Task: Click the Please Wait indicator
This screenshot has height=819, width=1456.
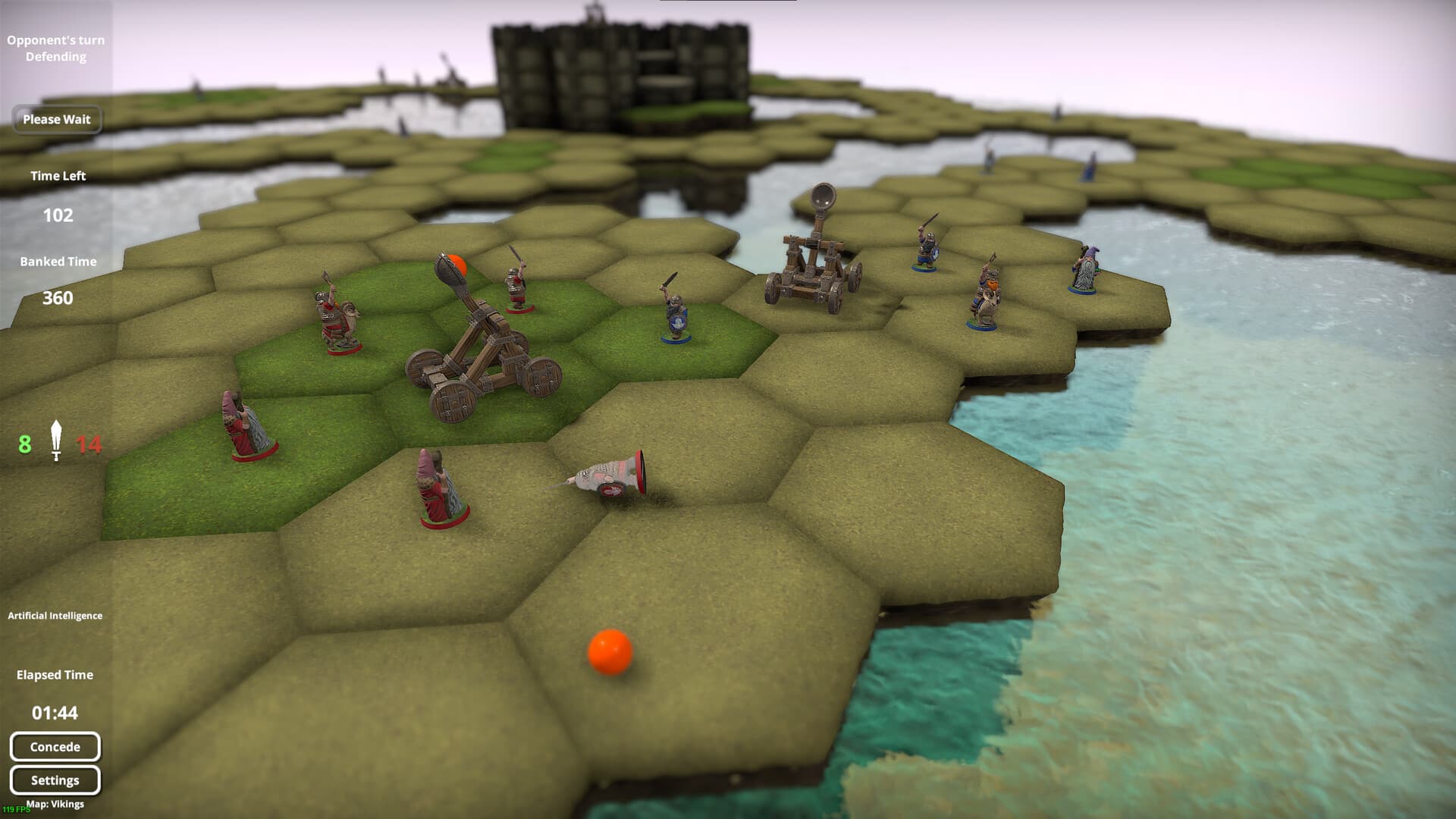Action: coord(57,119)
